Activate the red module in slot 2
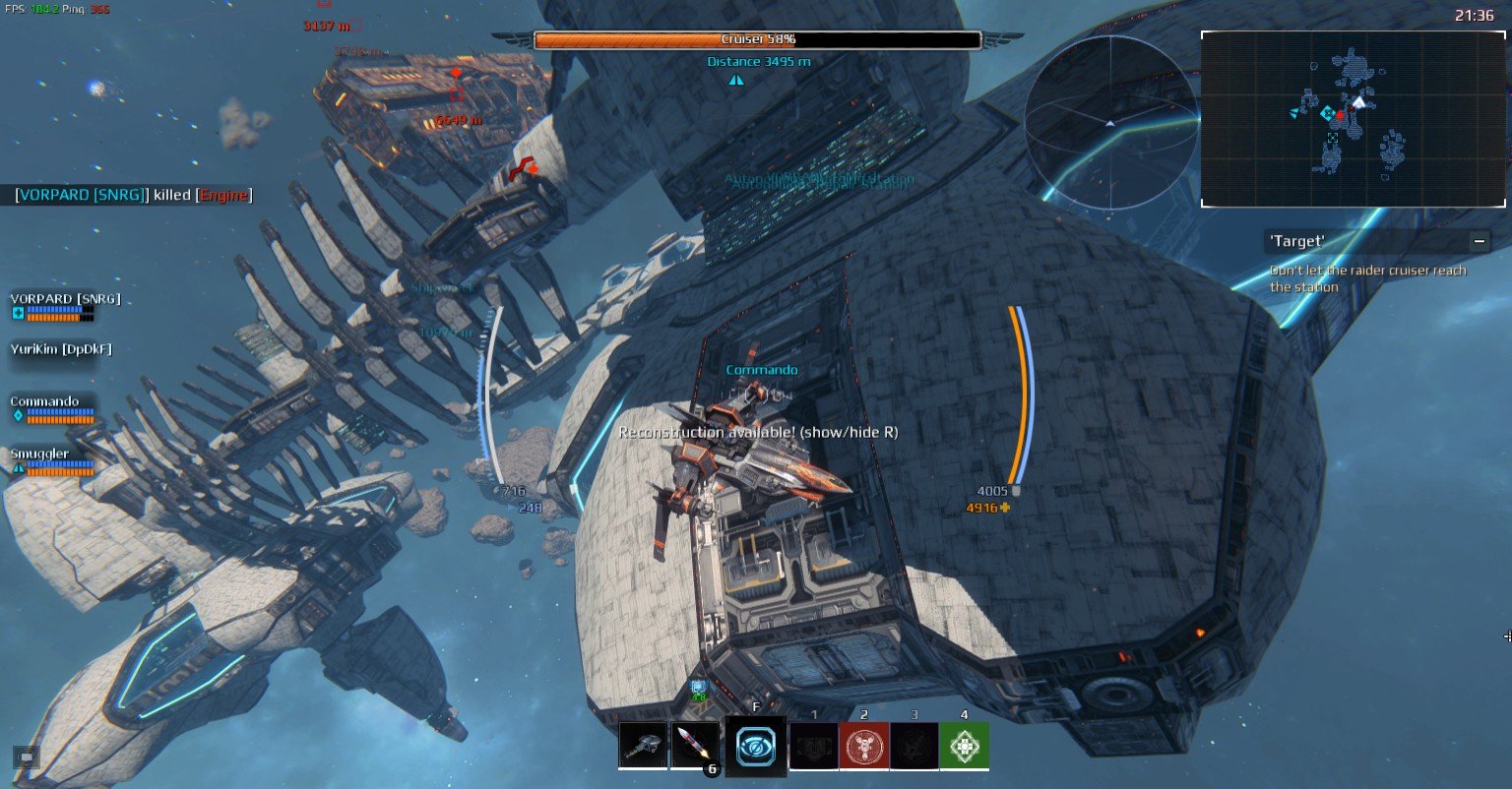This screenshot has height=789, width=1512. (863, 746)
